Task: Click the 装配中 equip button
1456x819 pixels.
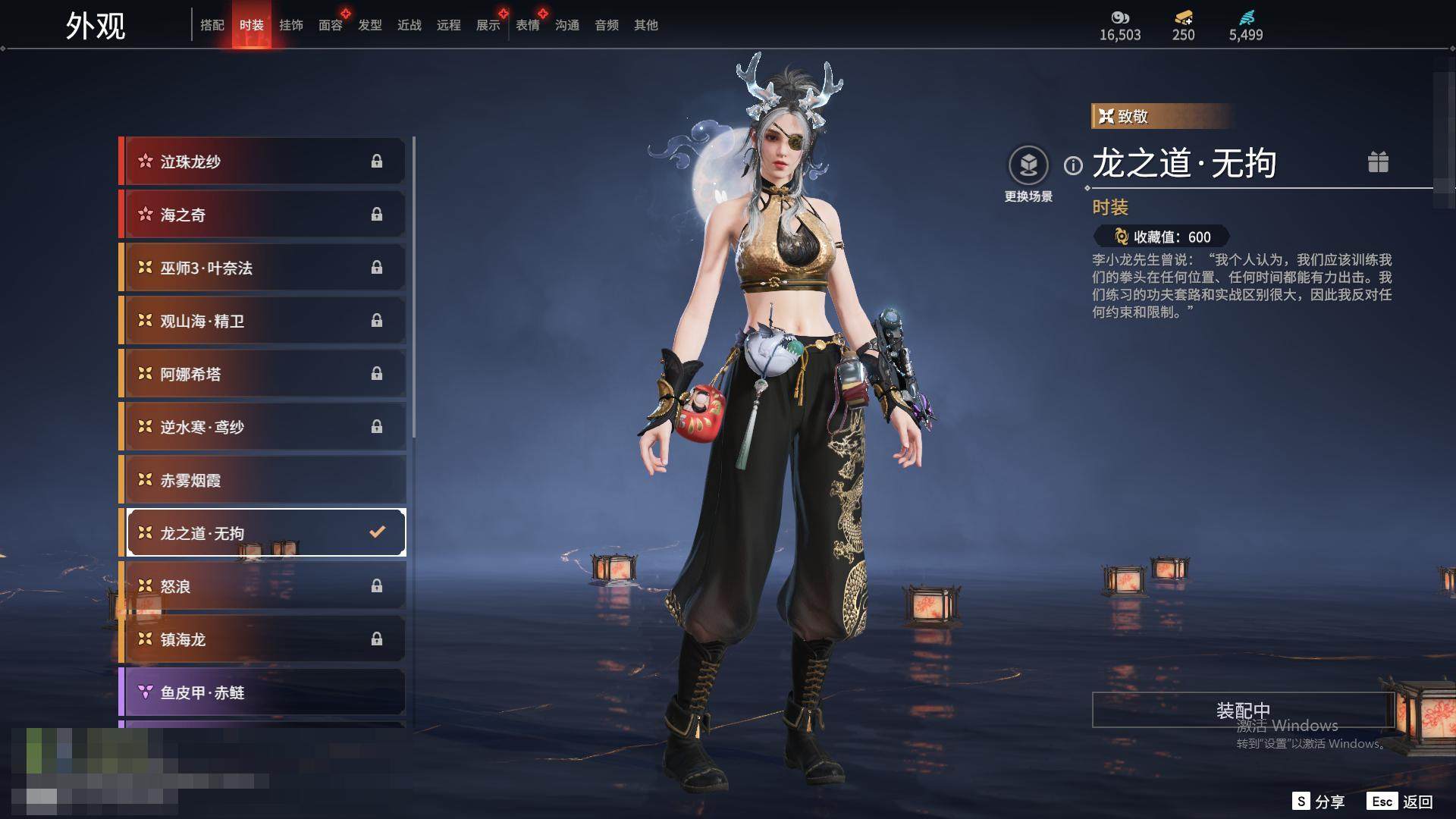Action: 1243,710
